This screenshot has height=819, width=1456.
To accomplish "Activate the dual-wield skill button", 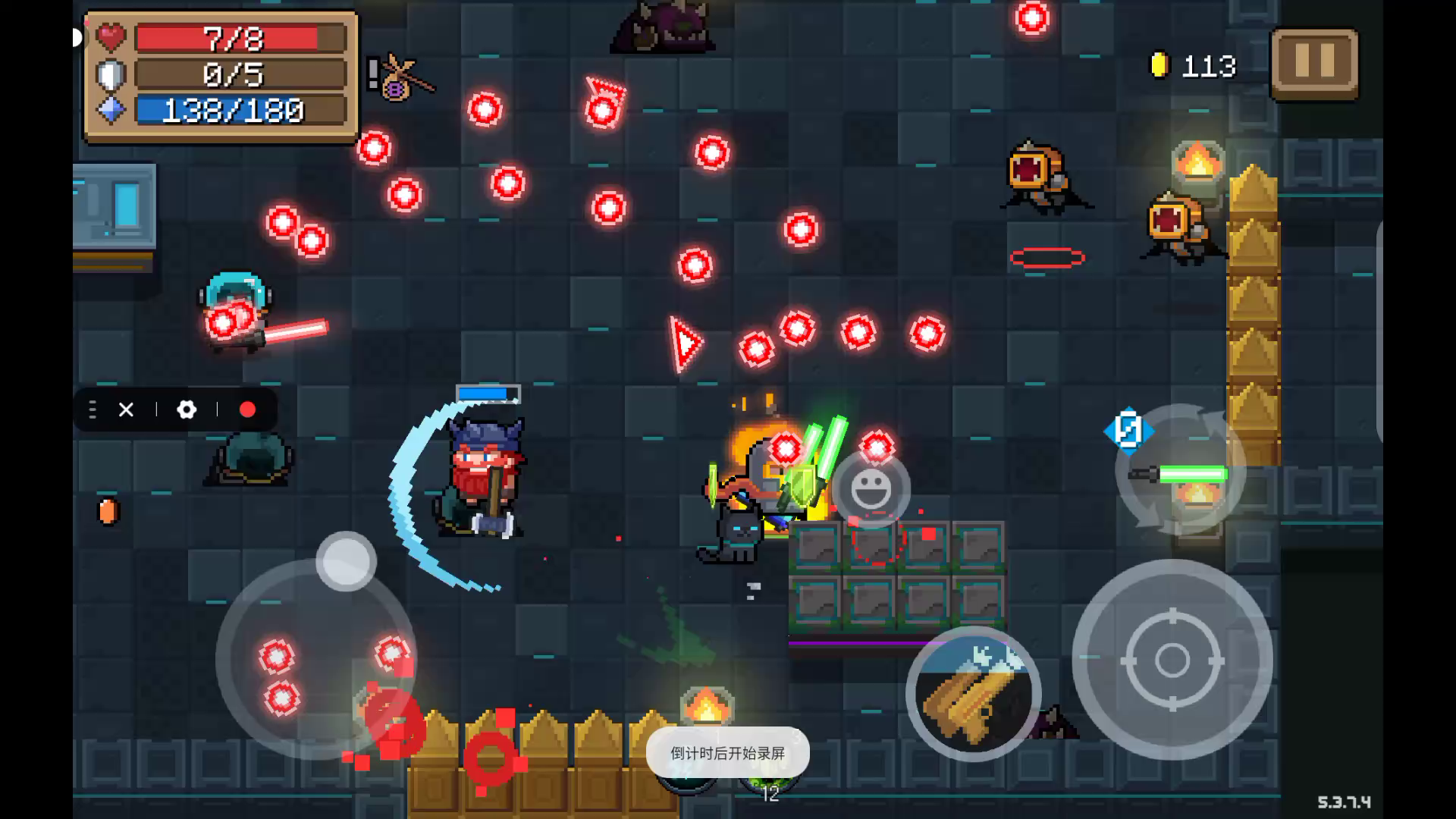I will [974, 693].
